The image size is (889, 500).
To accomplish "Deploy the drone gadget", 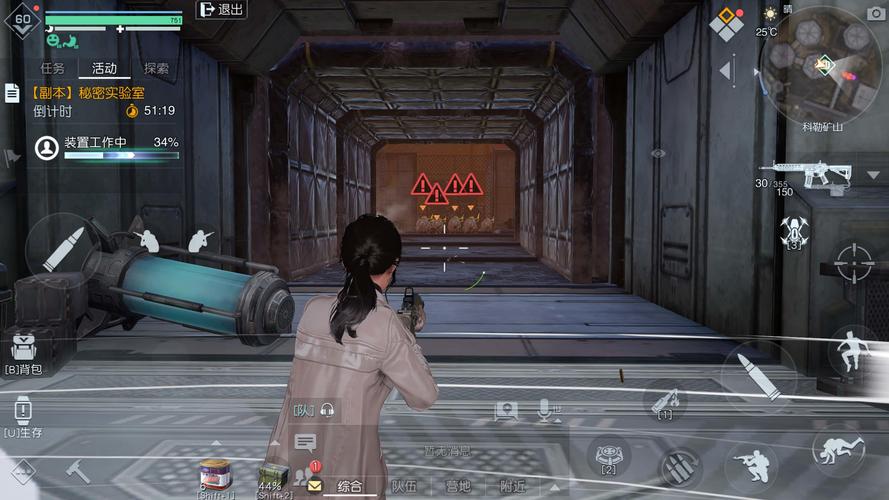I will [x=793, y=231].
